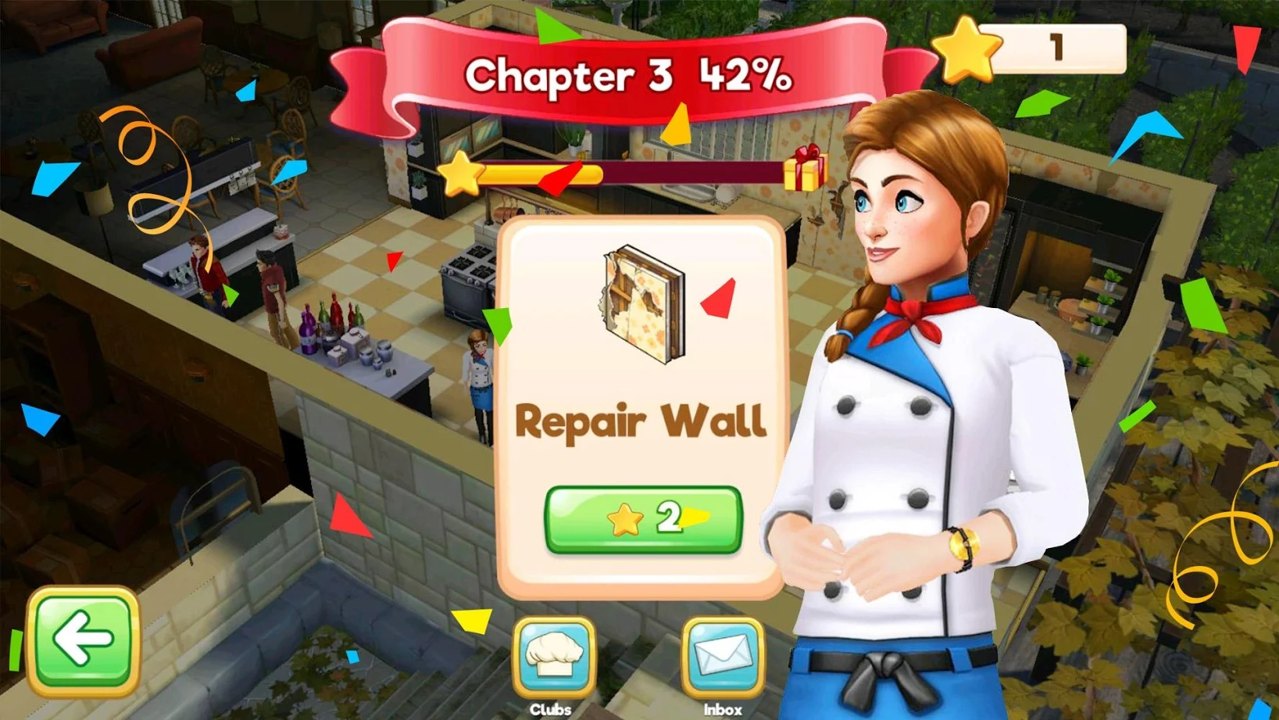
Task: Click the chapter reward gift box
Action: tap(803, 169)
